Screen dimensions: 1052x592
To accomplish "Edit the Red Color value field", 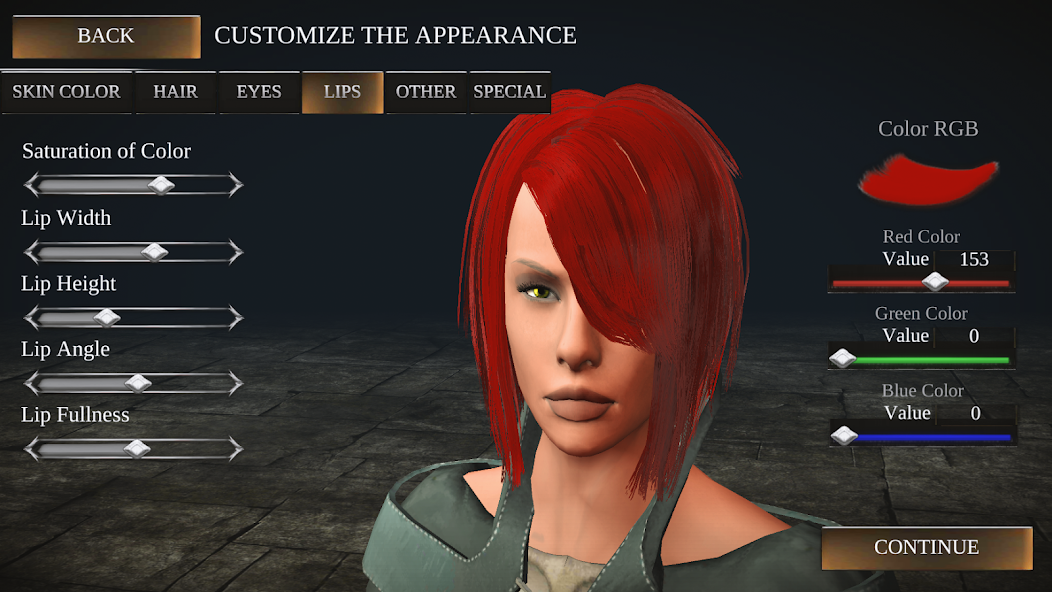I will pos(974,260).
